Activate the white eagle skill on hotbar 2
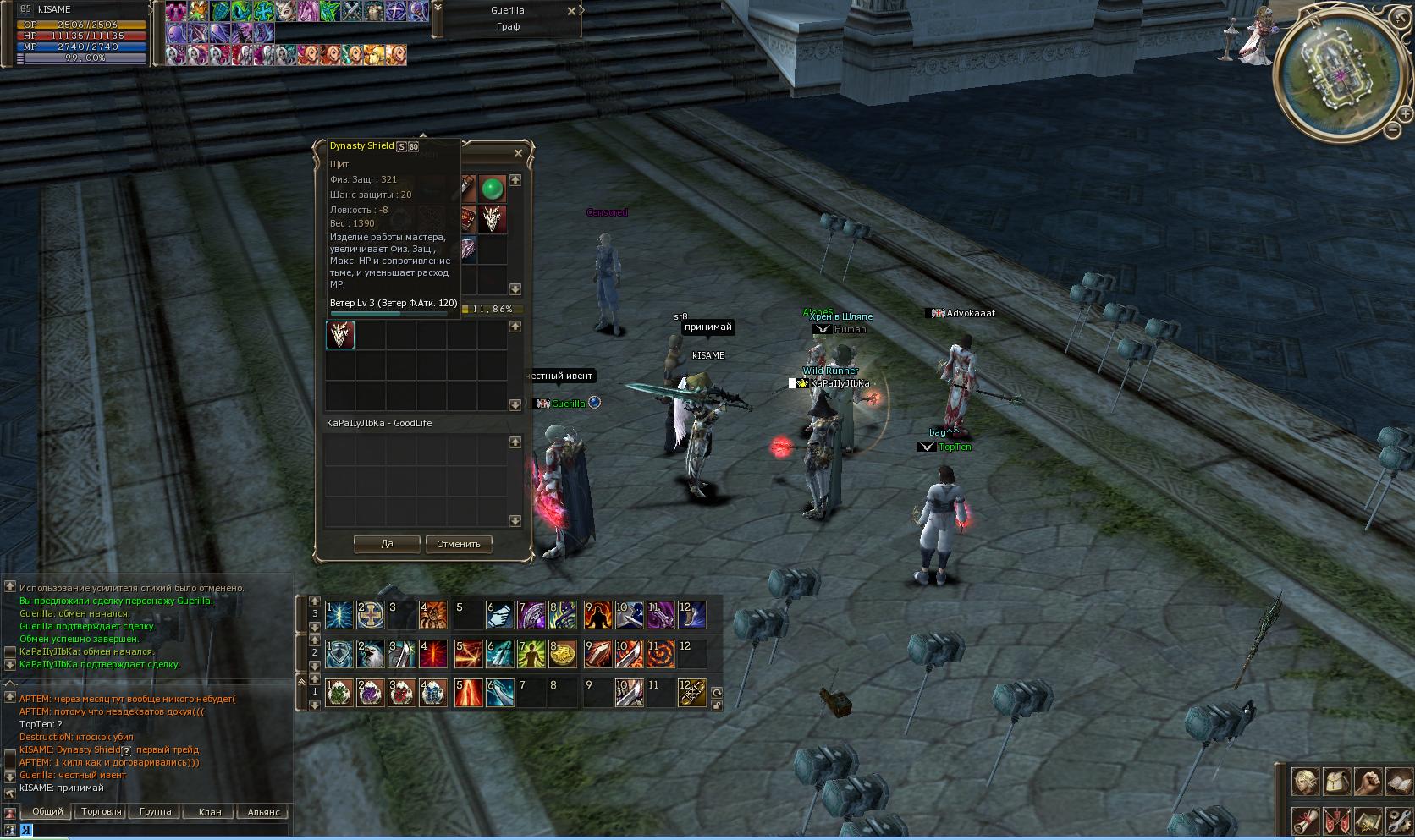This screenshot has width=1415, height=840. coord(370,653)
